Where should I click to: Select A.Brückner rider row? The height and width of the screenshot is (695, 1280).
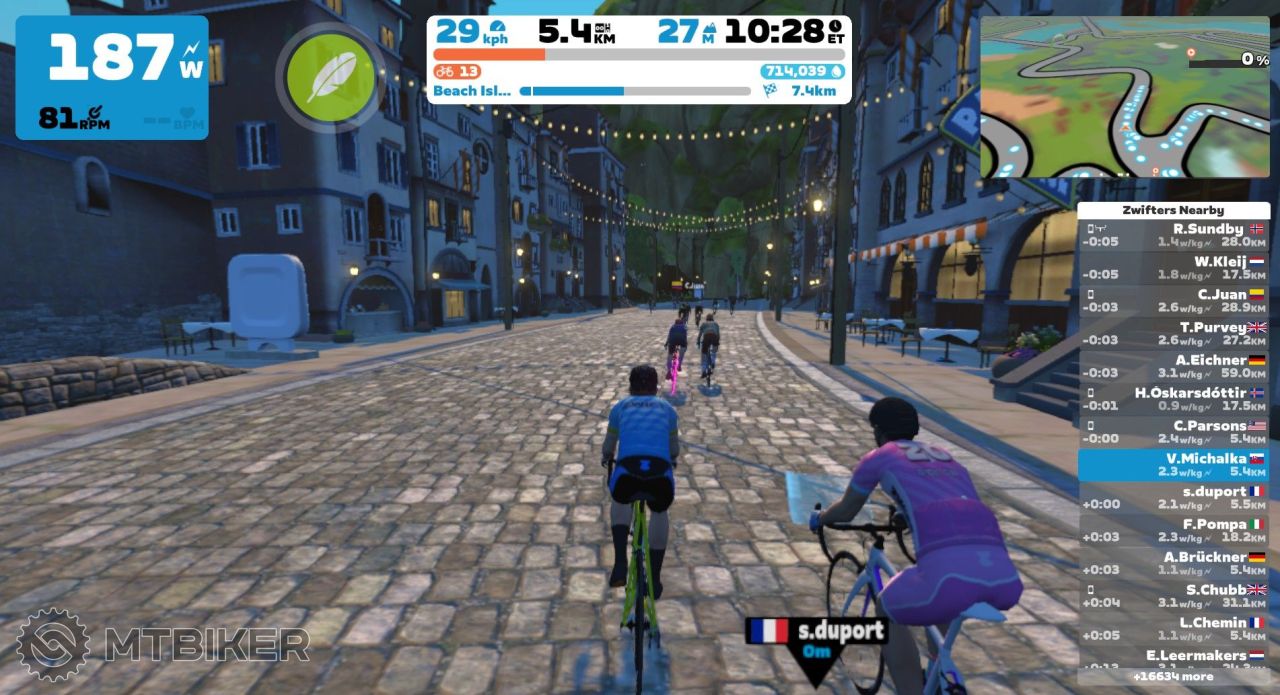(1173, 563)
